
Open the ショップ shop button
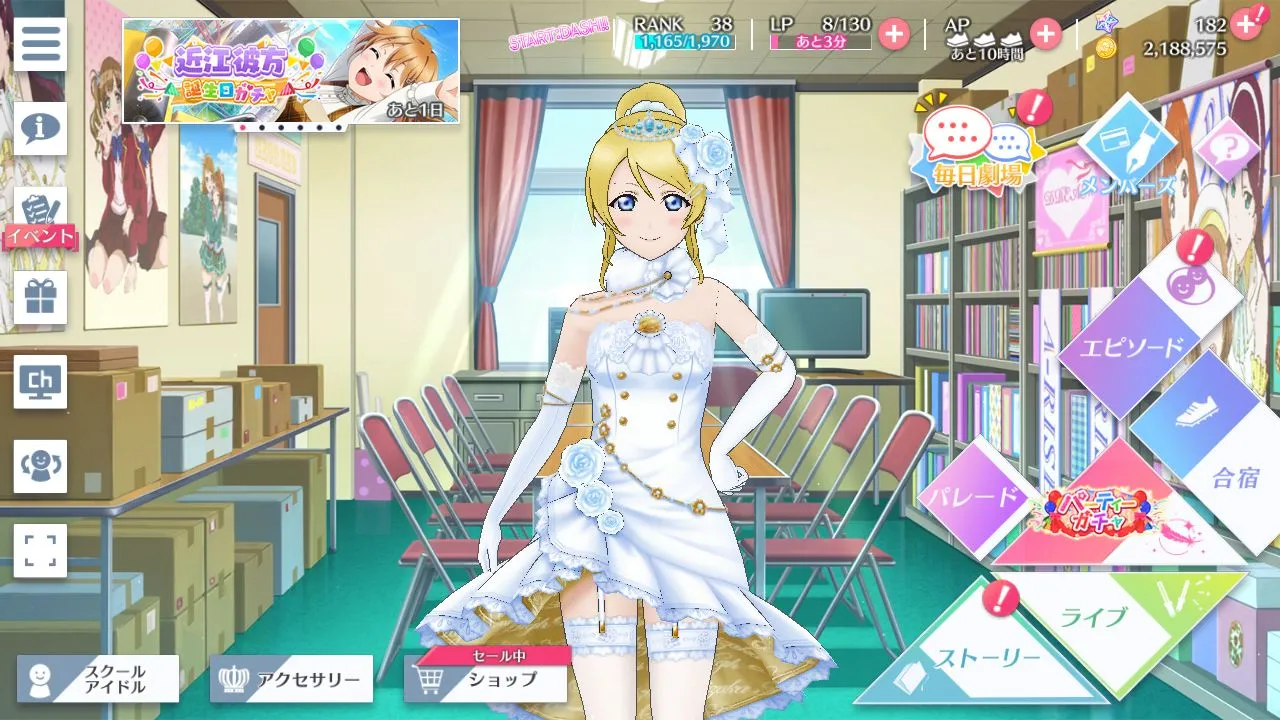pos(486,680)
